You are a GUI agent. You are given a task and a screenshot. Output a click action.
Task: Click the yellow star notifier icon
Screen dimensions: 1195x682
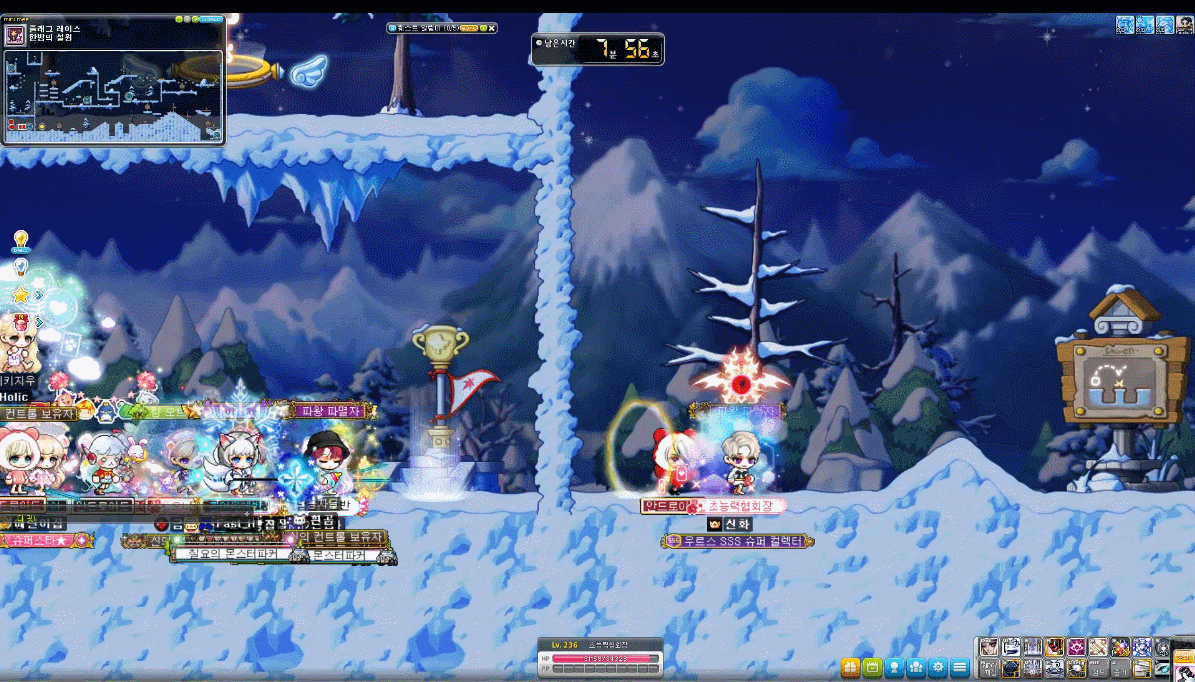[20, 295]
